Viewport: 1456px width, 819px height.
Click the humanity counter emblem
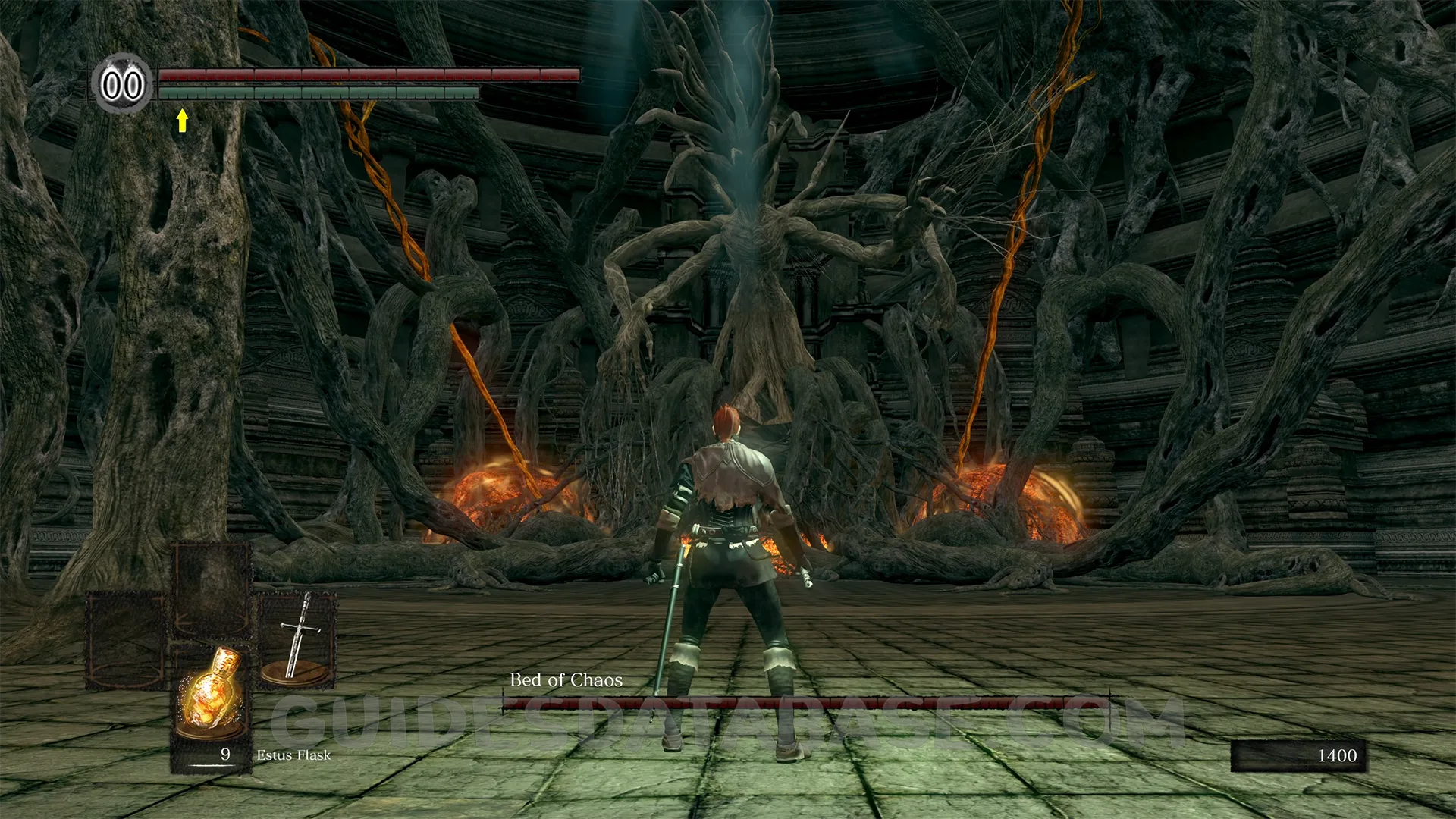click(x=123, y=84)
